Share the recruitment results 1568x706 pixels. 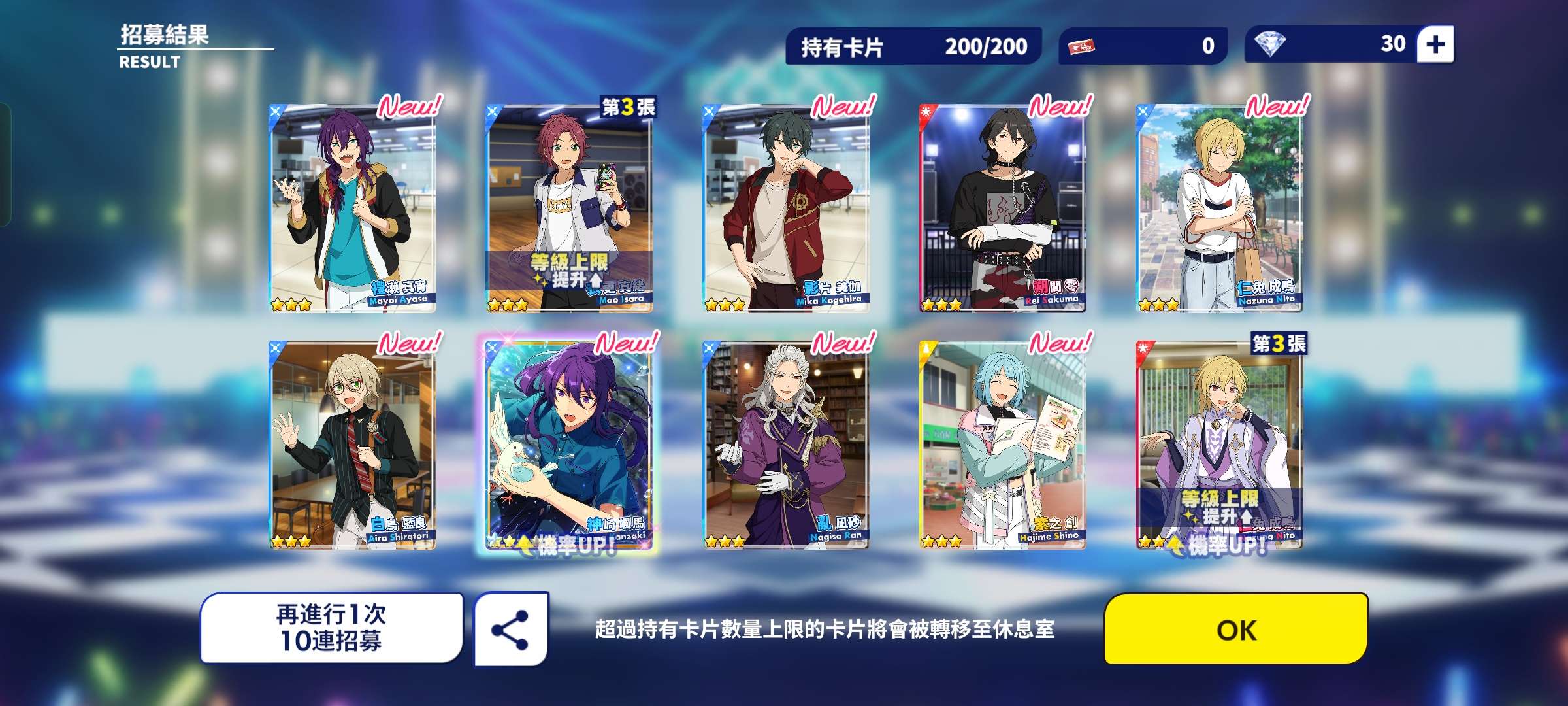click(x=511, y=629)
